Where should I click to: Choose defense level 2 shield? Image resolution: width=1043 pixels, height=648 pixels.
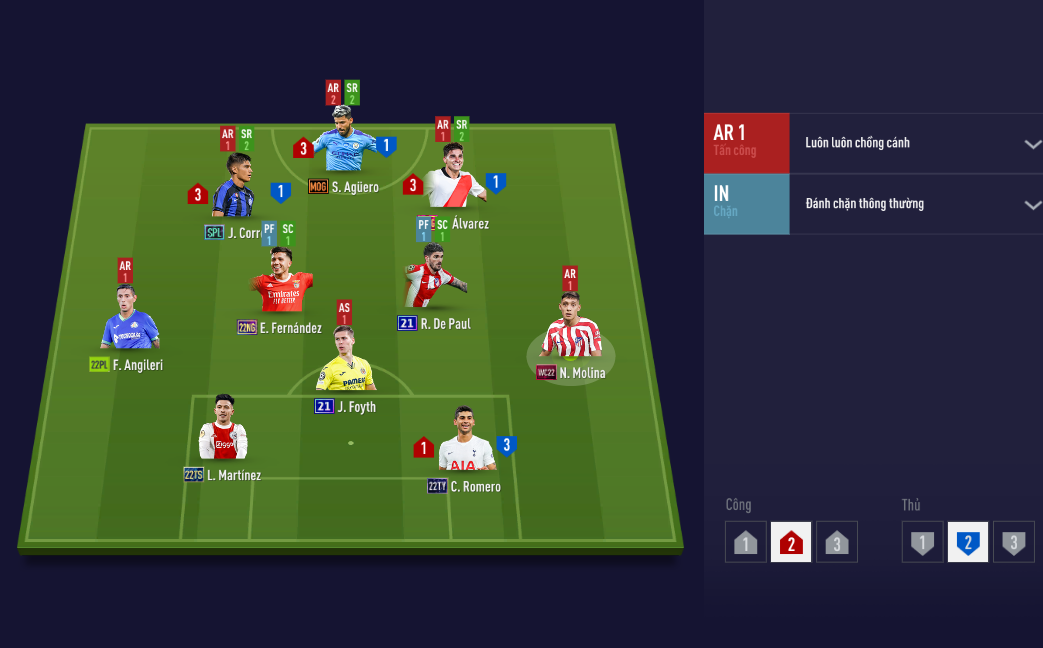click(968, 543)
